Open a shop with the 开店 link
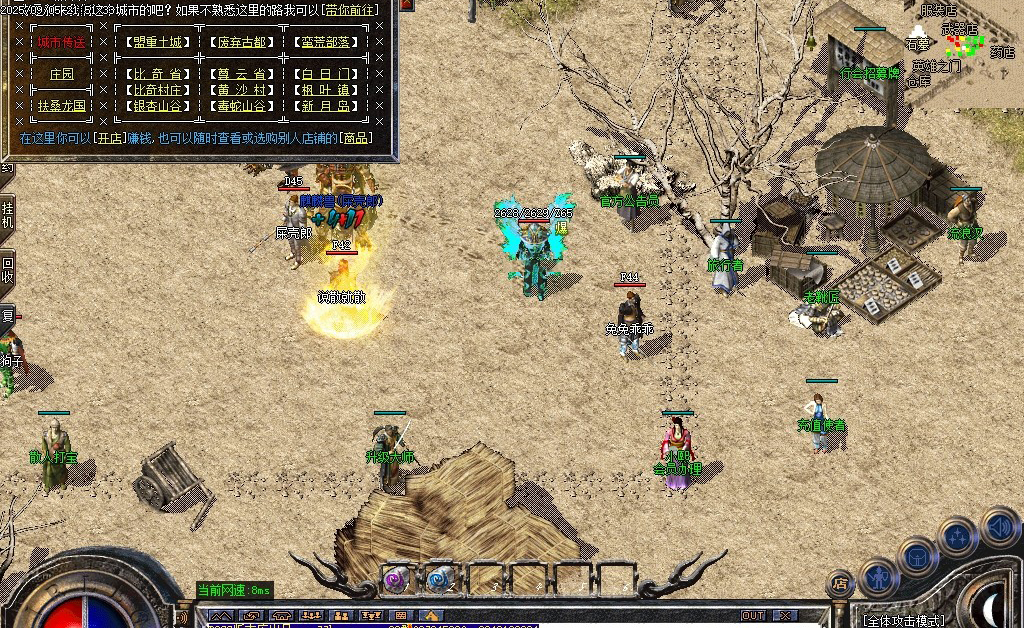 107,138
